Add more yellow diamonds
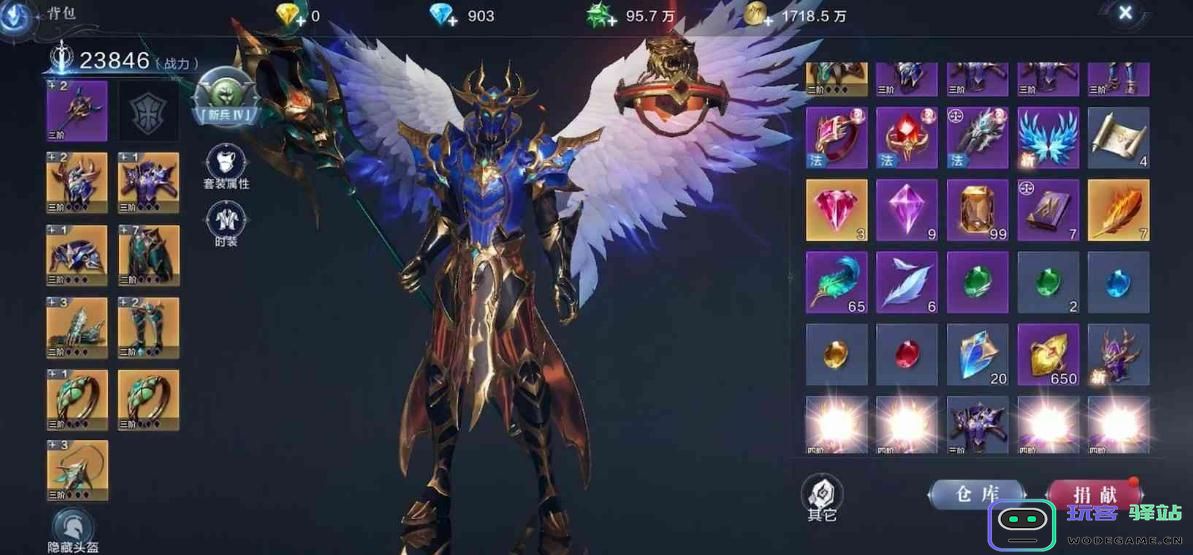The height and width of the screenshot is (555, 1193). point(292,16)
